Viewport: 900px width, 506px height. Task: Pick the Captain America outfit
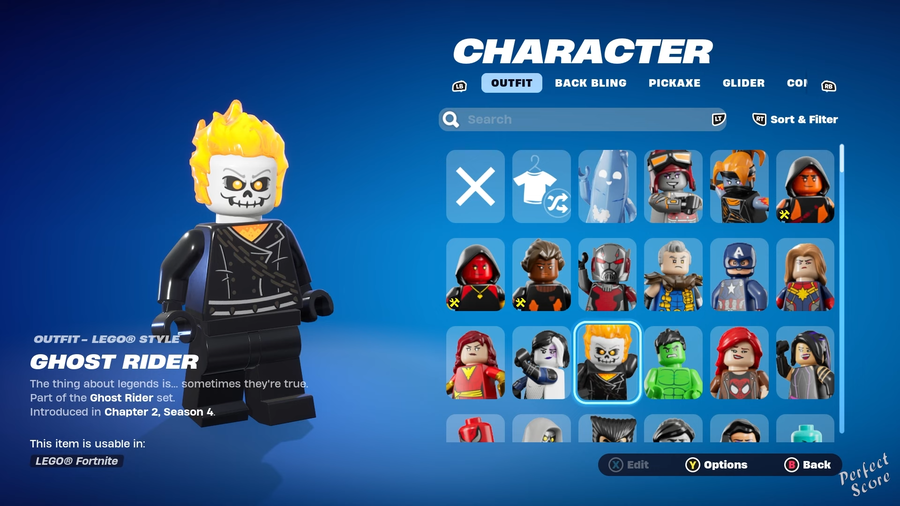click(740, 274)
